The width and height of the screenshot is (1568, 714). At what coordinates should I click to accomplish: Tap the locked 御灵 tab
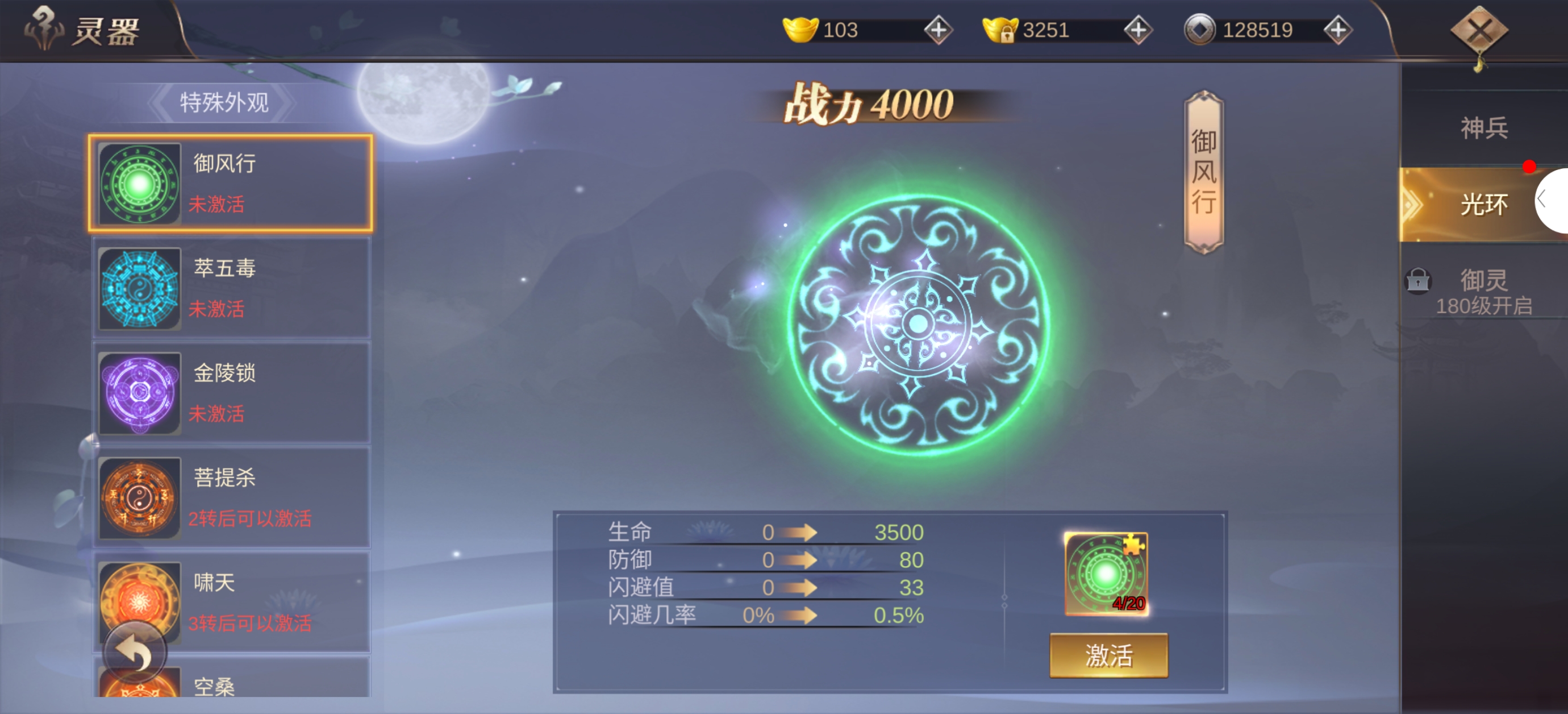tap(1483, 291)
